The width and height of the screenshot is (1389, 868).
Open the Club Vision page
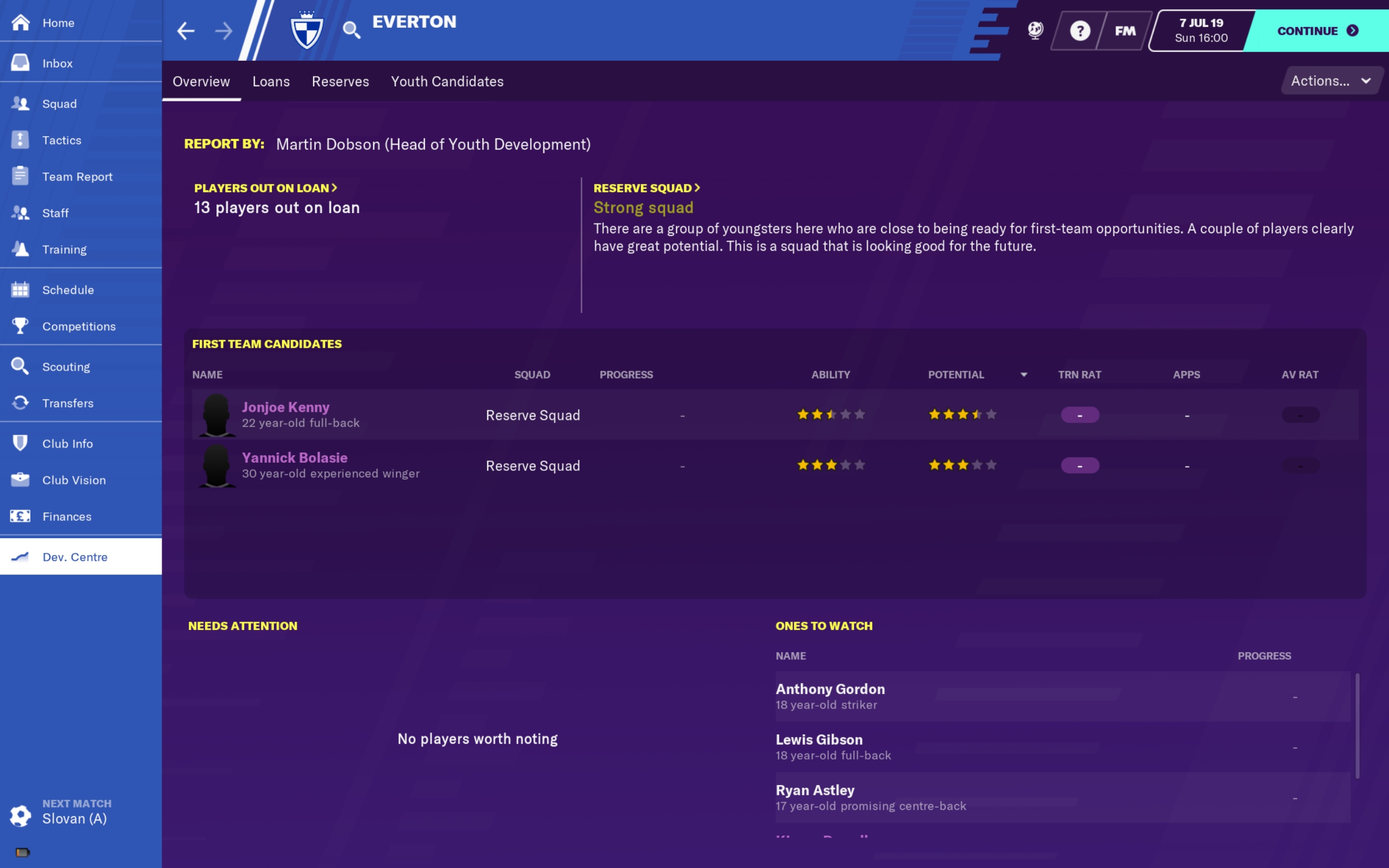point(73,480)
